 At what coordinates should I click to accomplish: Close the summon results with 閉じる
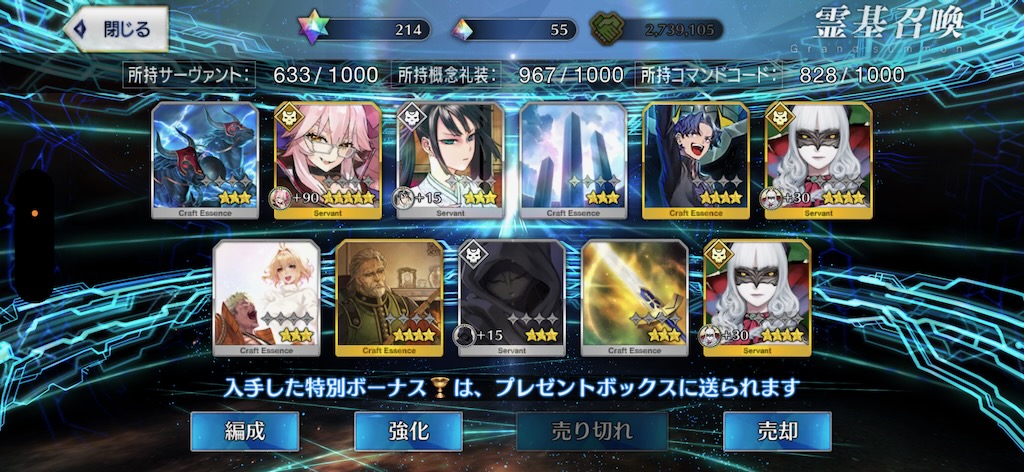click(116, 29)
